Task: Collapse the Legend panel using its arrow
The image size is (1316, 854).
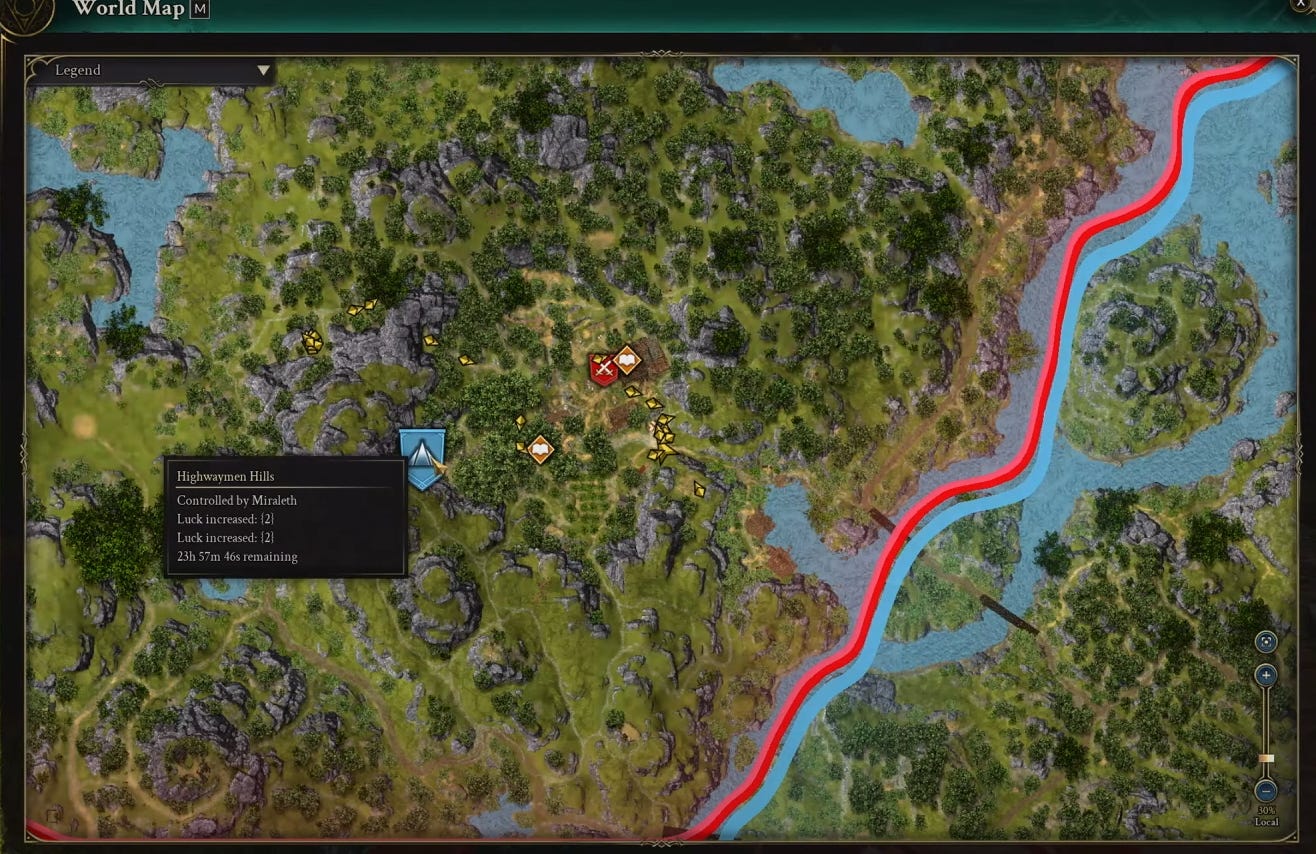Action: pos(262,70)
